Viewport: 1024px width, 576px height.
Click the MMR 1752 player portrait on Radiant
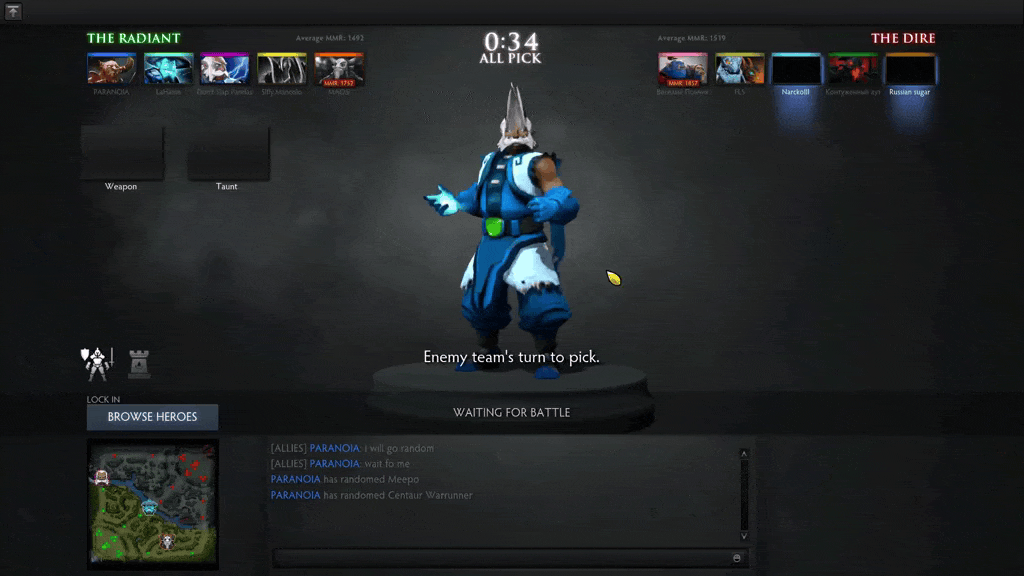tap(339, 69)
